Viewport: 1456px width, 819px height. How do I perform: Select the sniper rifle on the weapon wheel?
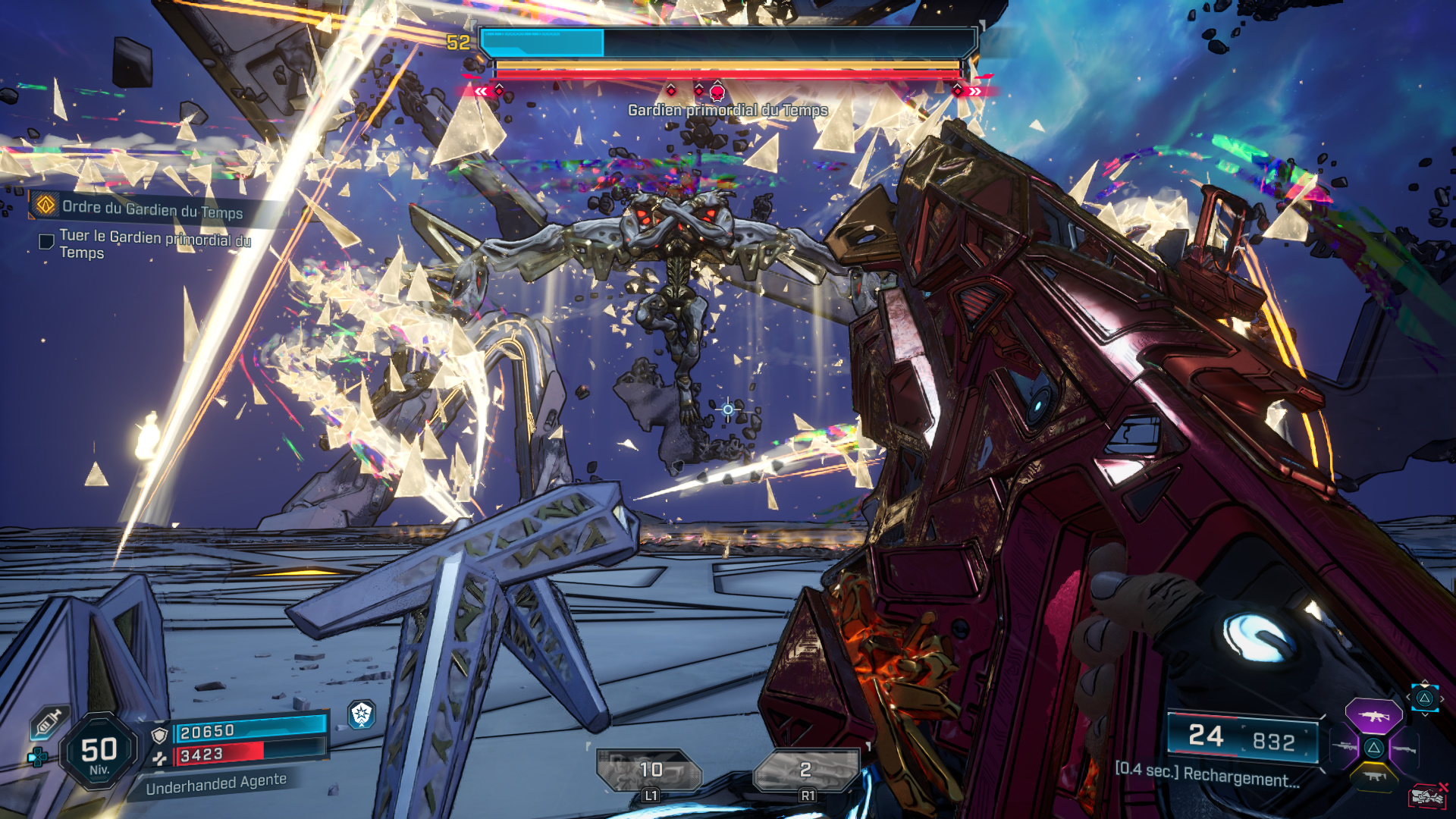(1345, 745)
